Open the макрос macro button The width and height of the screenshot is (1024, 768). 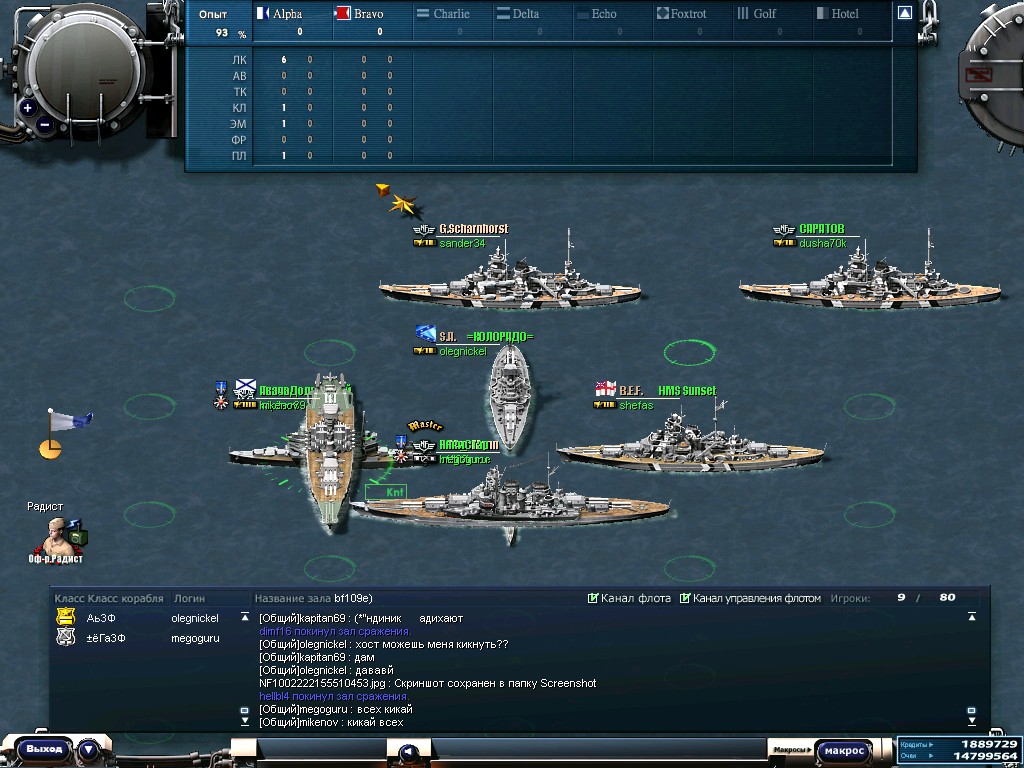click(x=844, y=750)
